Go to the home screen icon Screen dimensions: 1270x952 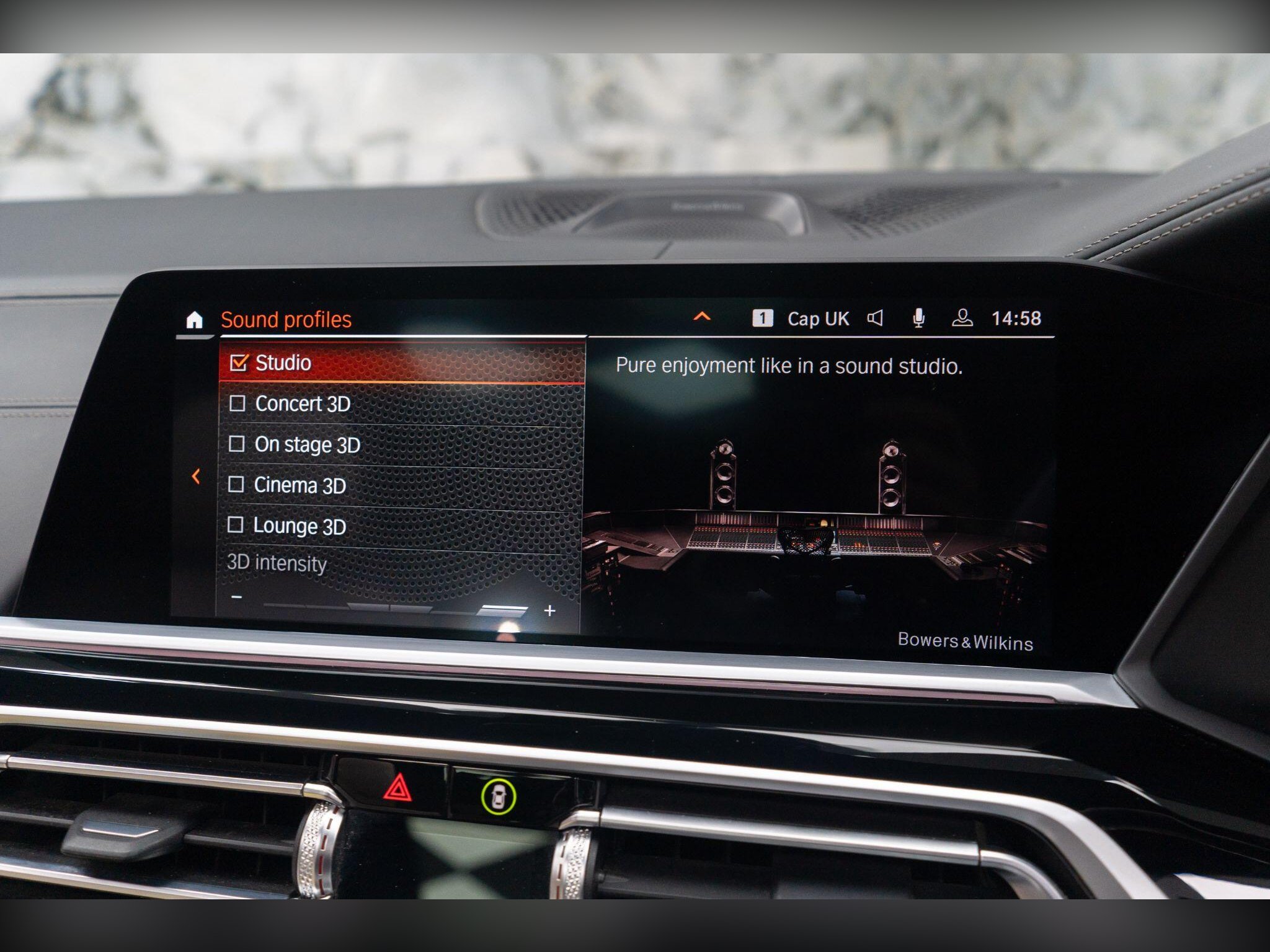194,320
